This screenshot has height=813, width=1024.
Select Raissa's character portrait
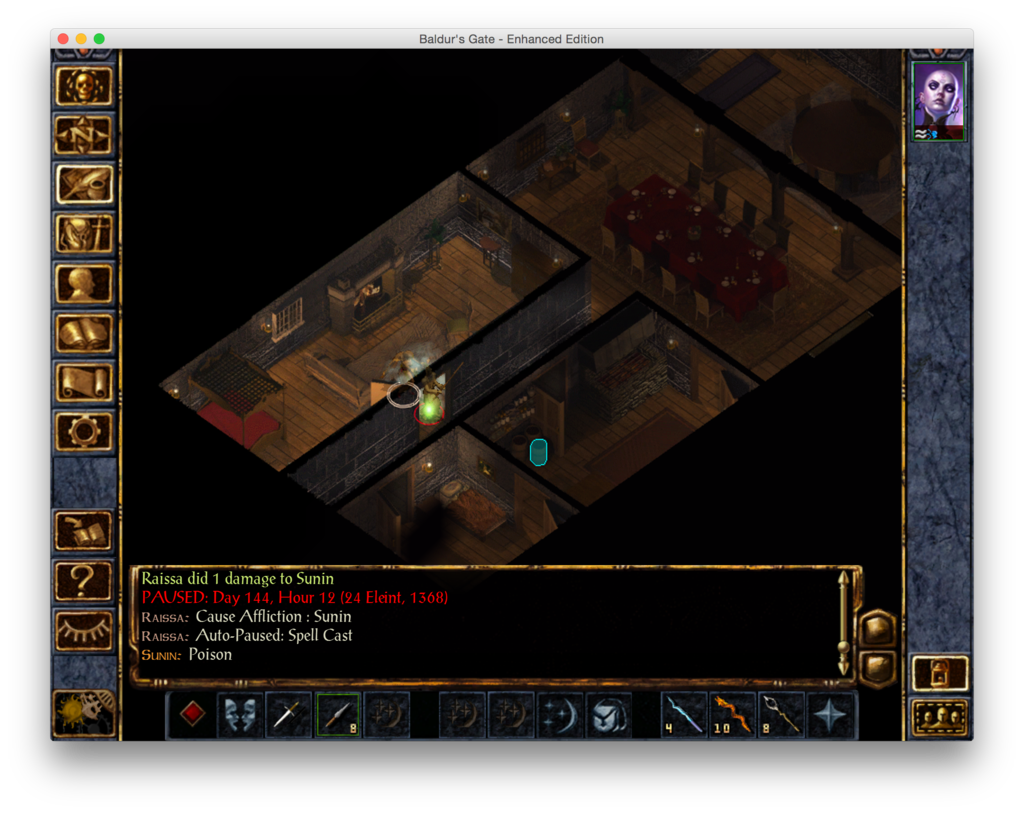pos(939,101)
